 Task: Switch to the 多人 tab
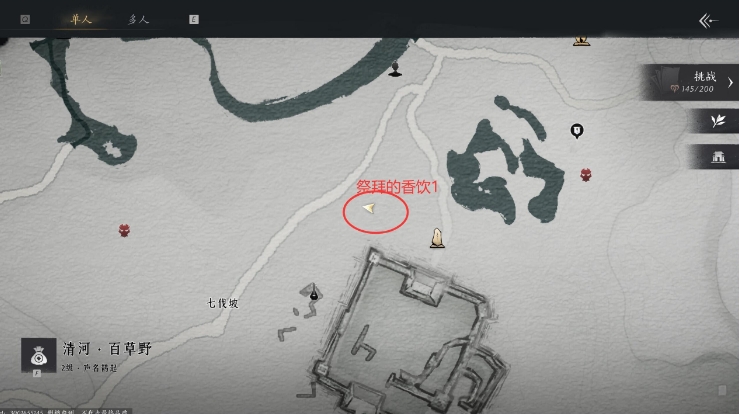[140, 19]
